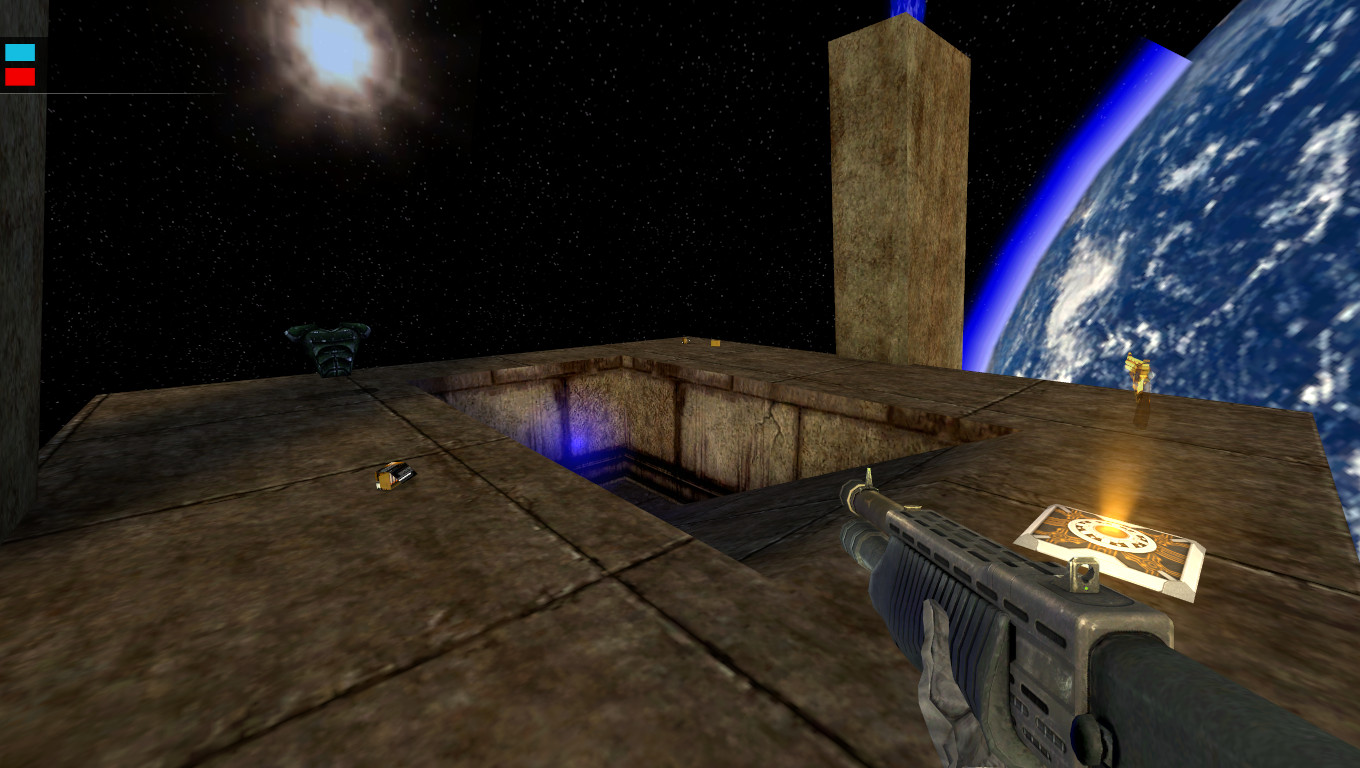Toggle the red team indicator on the HUD

[18, 75]
